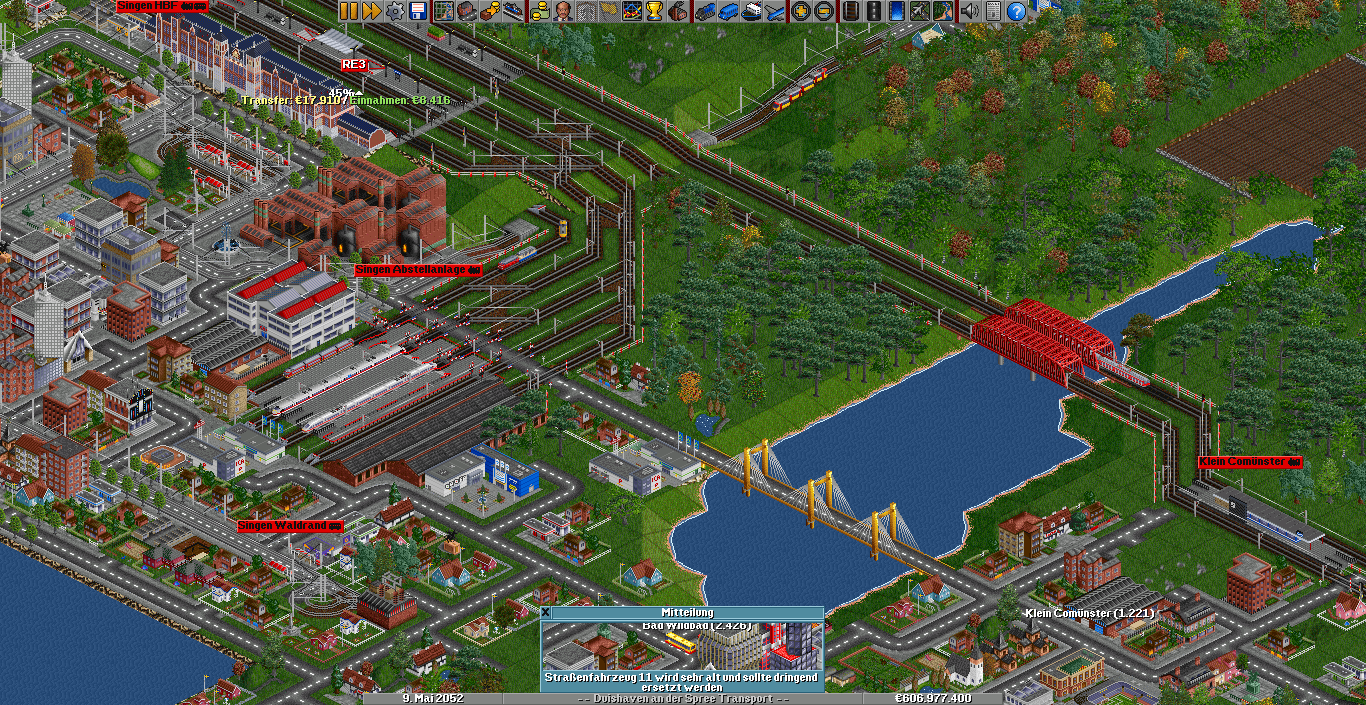Show company finances via the coins icon

pyautogui.click(x=540, y=11)
